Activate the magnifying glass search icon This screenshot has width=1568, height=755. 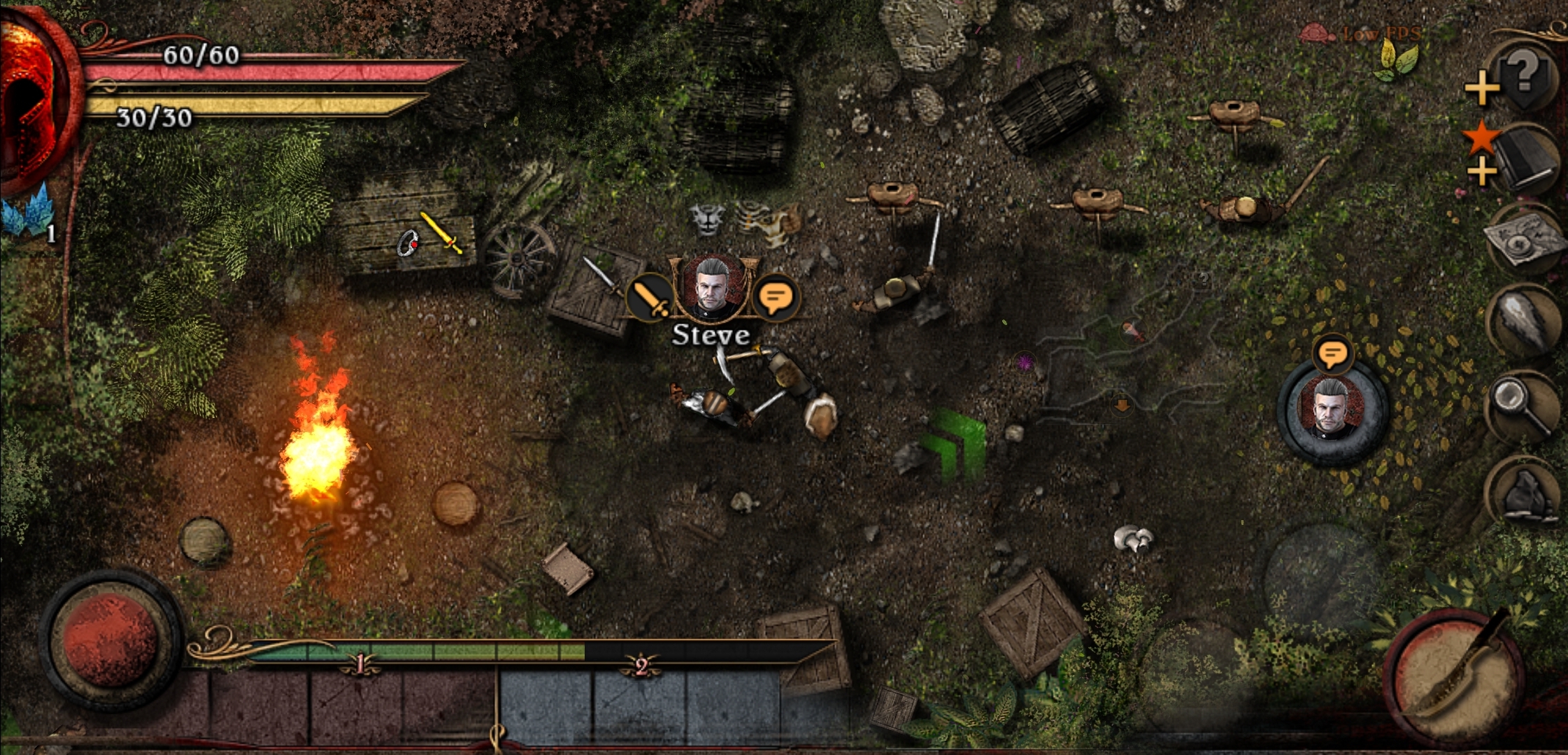1525,405
